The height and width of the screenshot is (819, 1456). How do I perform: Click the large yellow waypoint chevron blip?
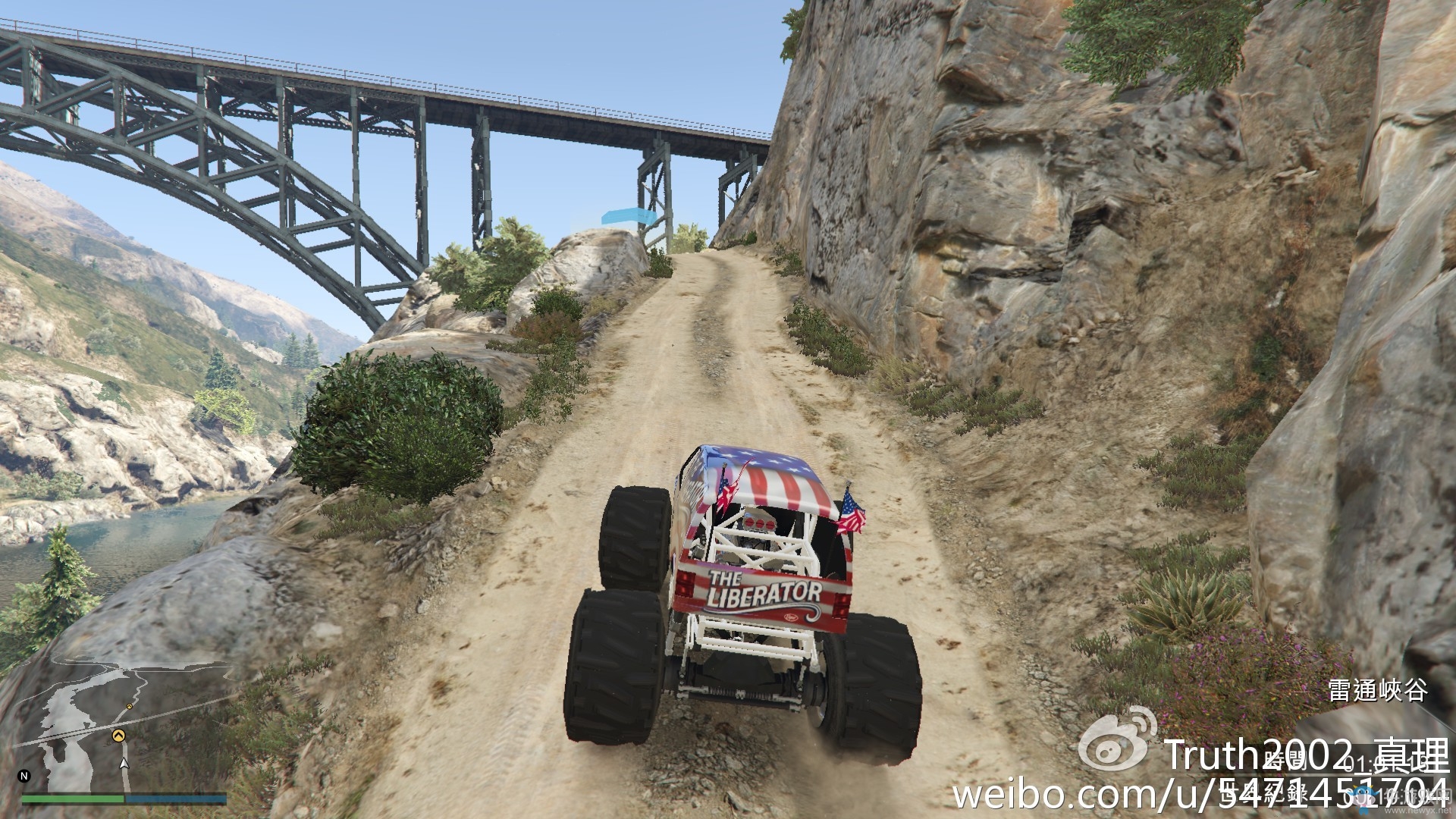(x=120, y=736)
